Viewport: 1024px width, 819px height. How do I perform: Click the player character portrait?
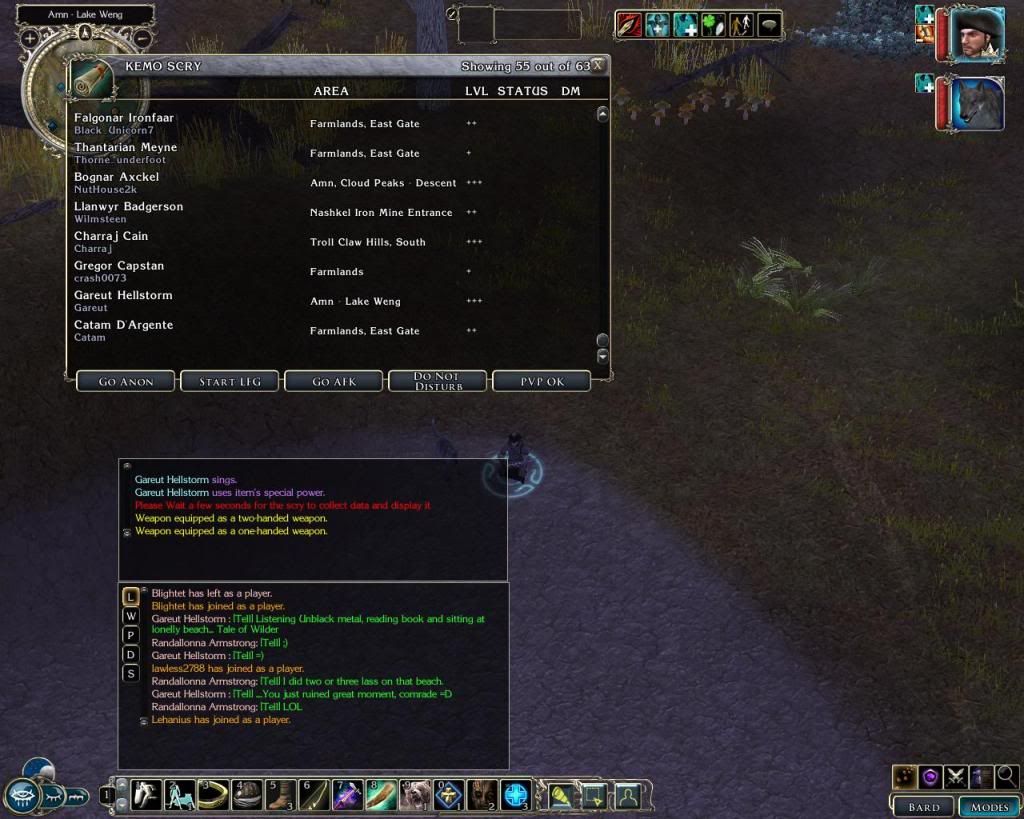click(x=976, y=34)
